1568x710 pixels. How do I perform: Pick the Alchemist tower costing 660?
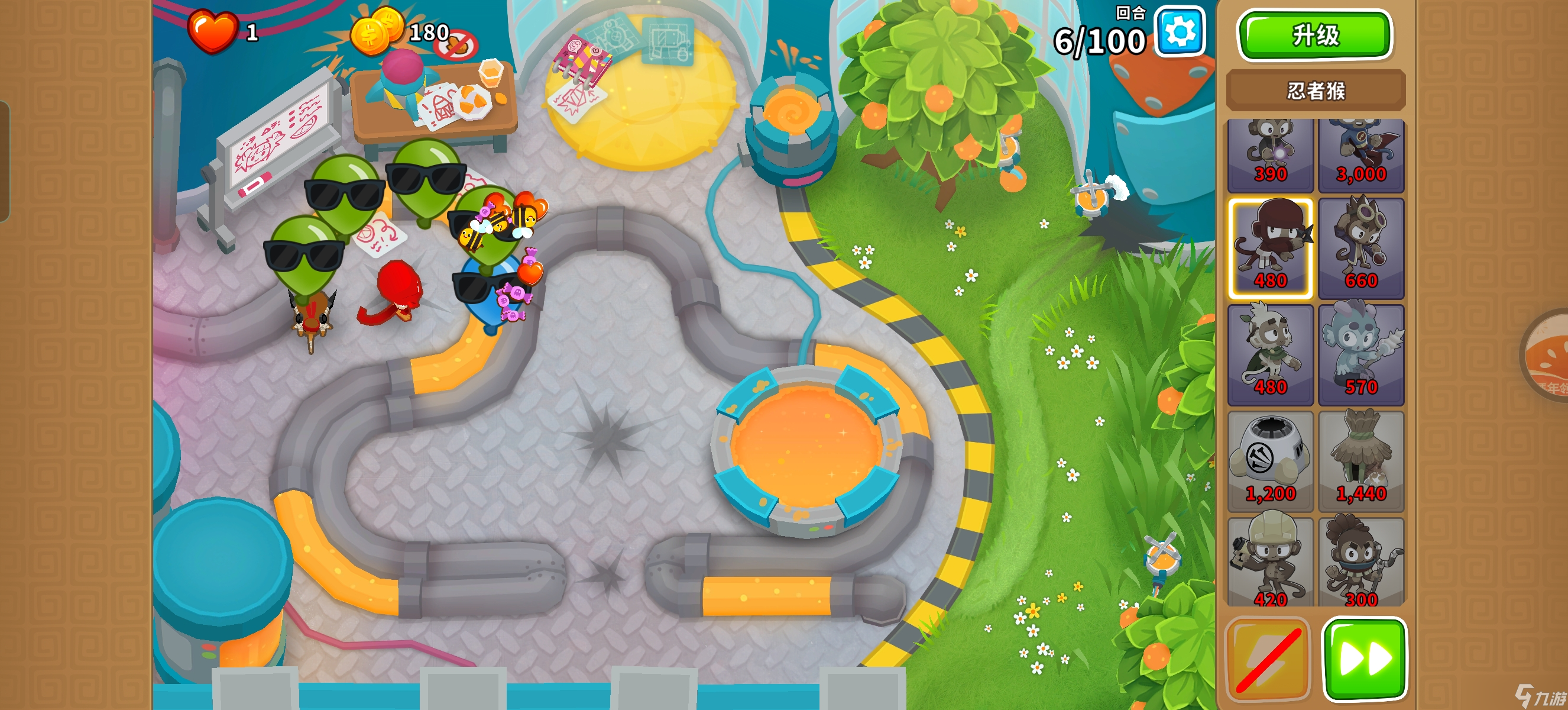(x=1361, y=248)
